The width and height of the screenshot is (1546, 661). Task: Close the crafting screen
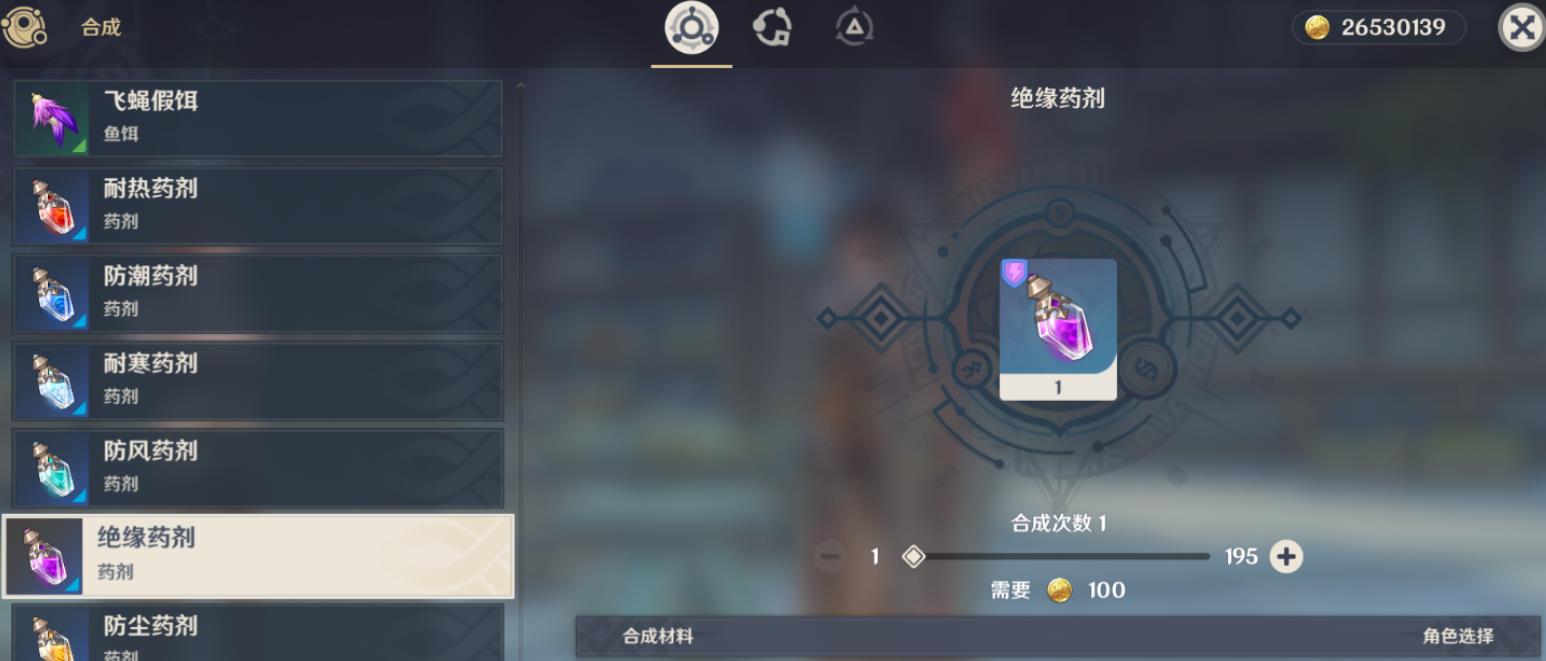[x=1521, y=28]
